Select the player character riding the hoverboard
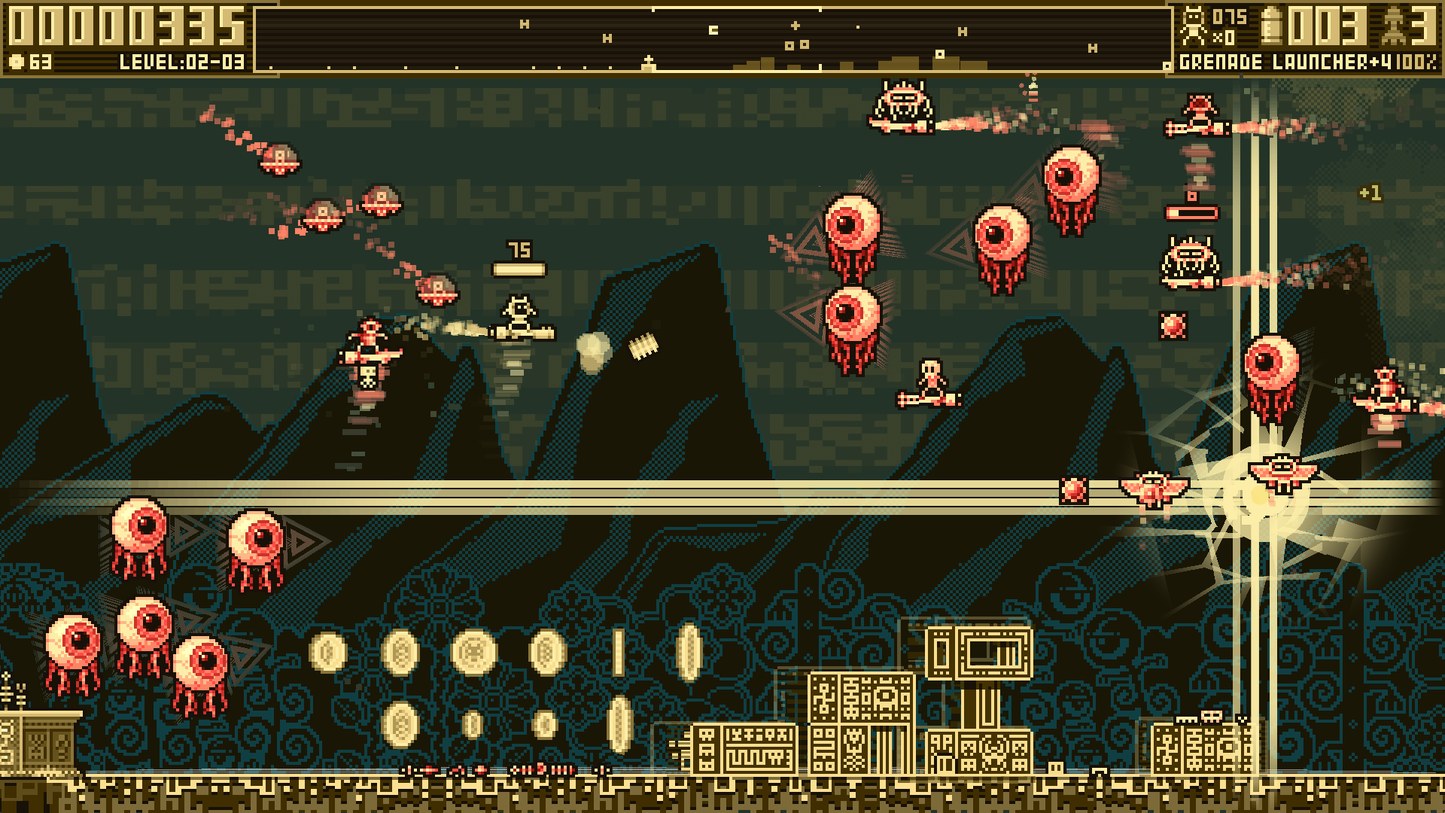The height and width of the screenshot is (813, 1445). tap(519, 312)
